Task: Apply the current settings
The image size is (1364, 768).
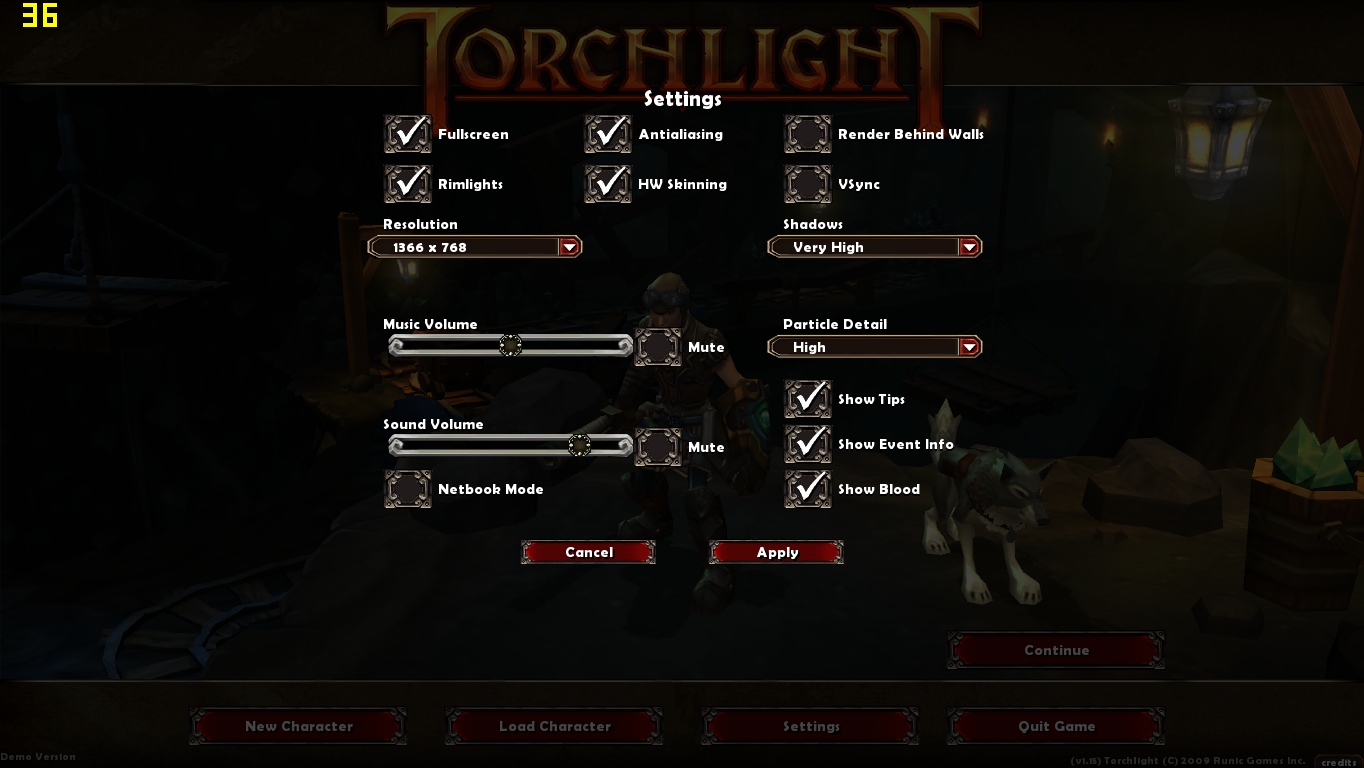Action: coord(776,552)
